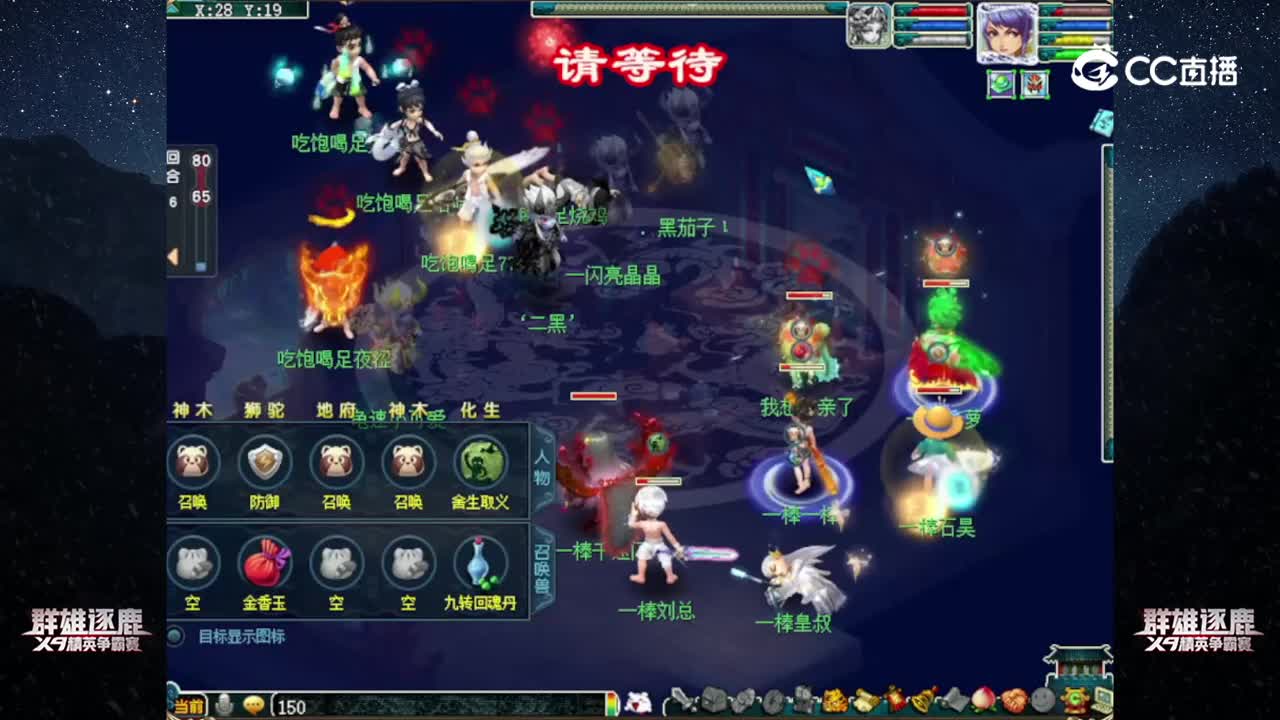Expand the 人物 side panel
The image size is (1280, 720).
click(x=540, y=467)
